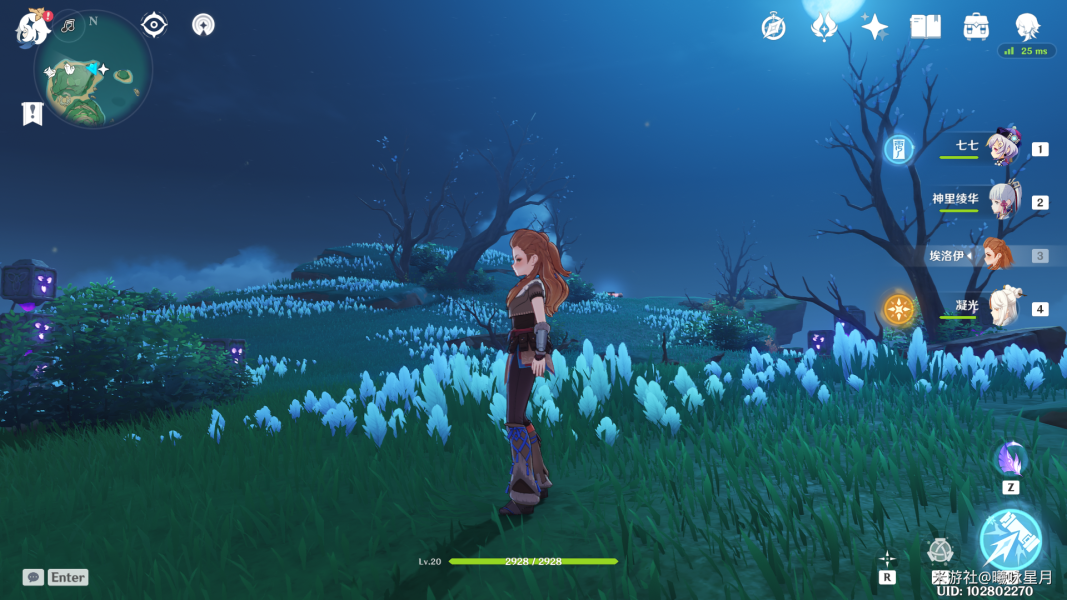Use the purple feather gadget
The image size is (1067, 600).
(1010, 460)
